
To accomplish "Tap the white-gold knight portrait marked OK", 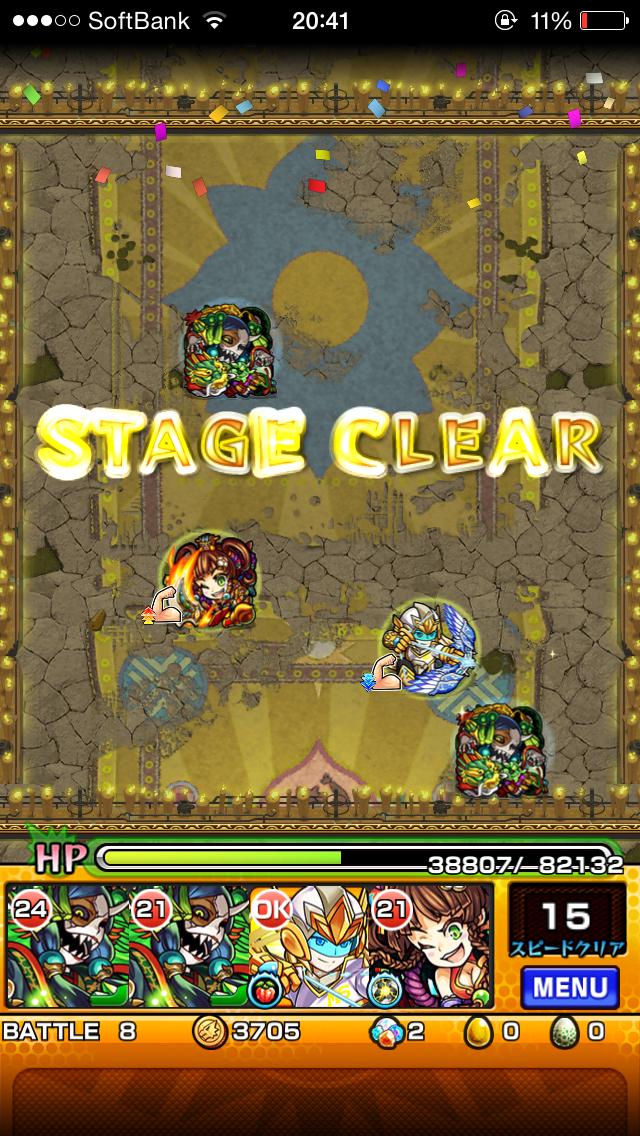I will 310,947.
